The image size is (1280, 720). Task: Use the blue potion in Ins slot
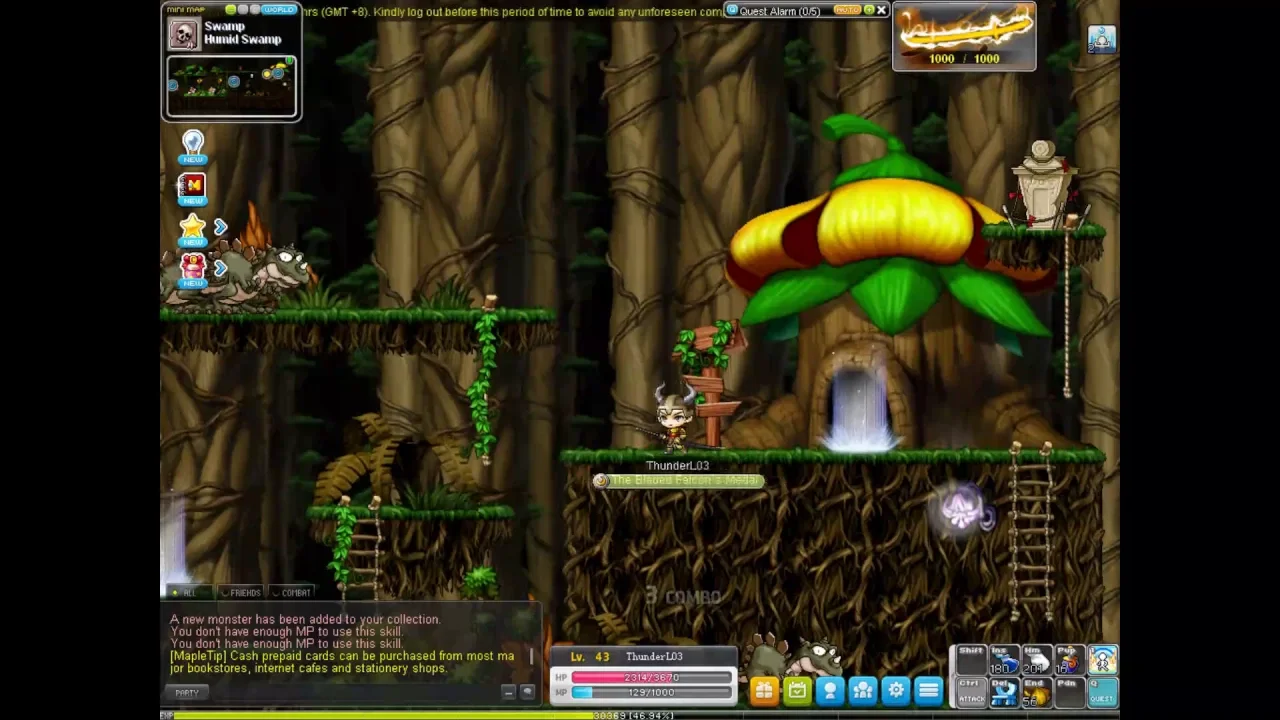1003,661
